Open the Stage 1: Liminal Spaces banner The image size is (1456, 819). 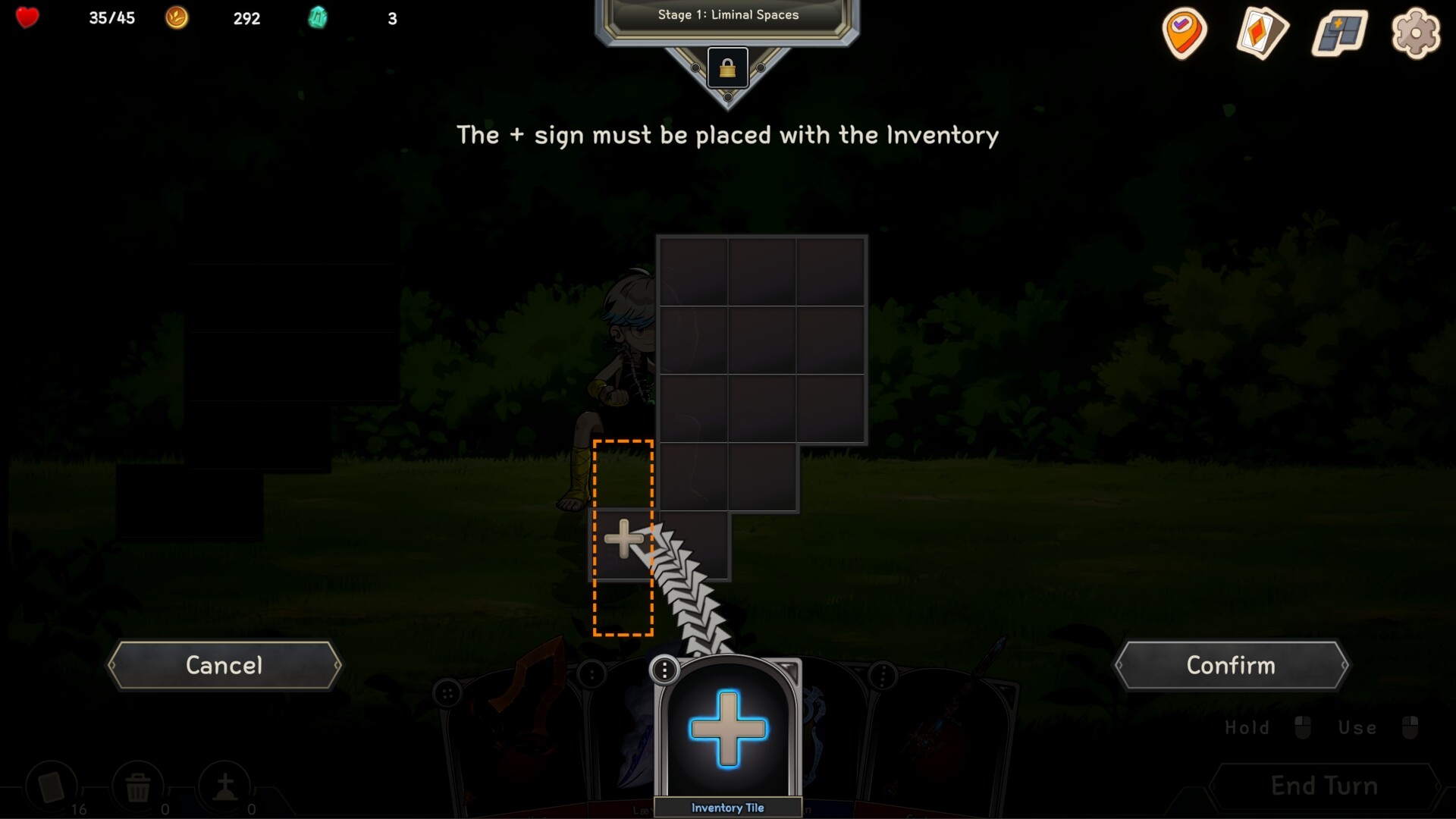click(727, 14)
